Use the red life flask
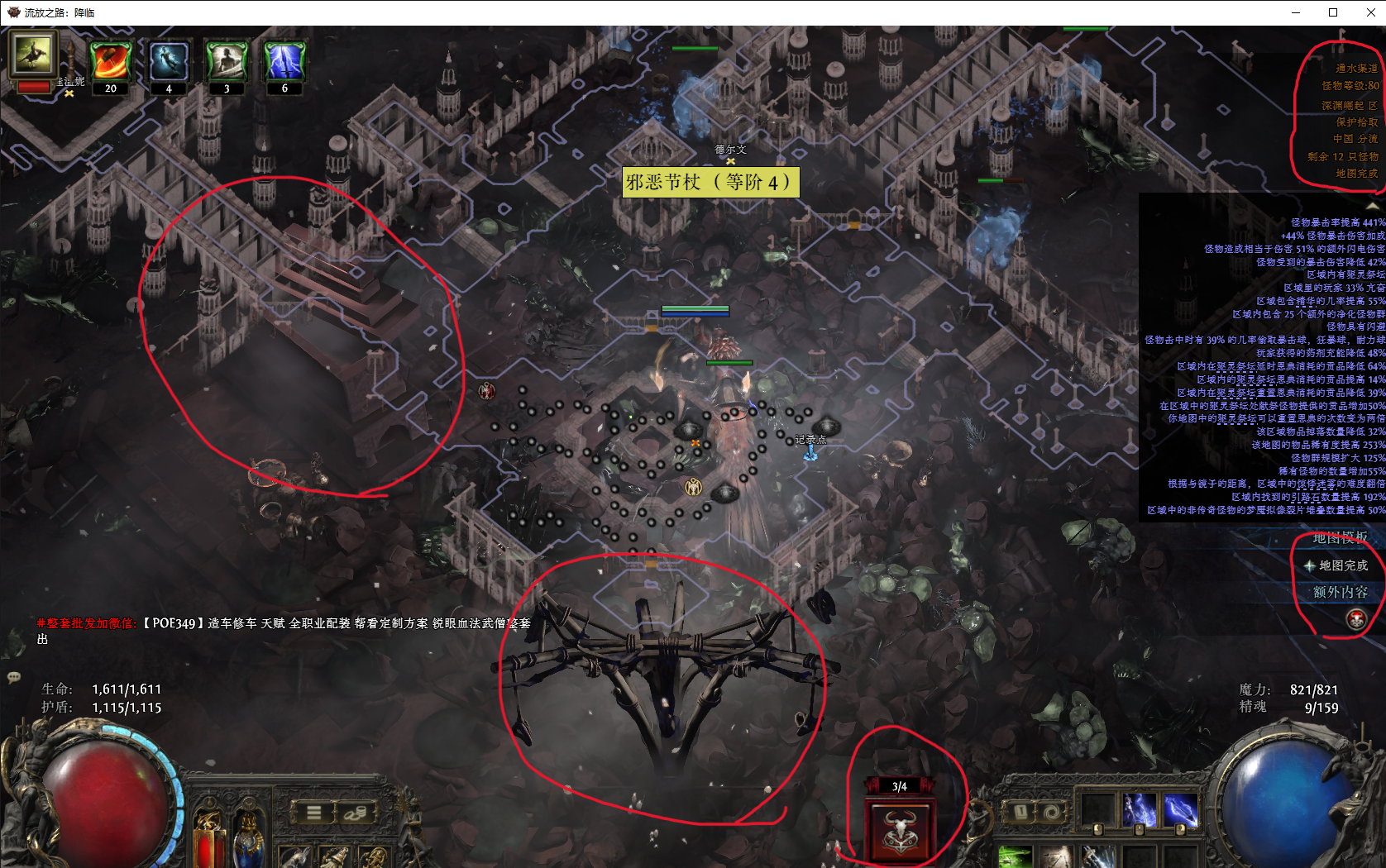 click(209, 842)
